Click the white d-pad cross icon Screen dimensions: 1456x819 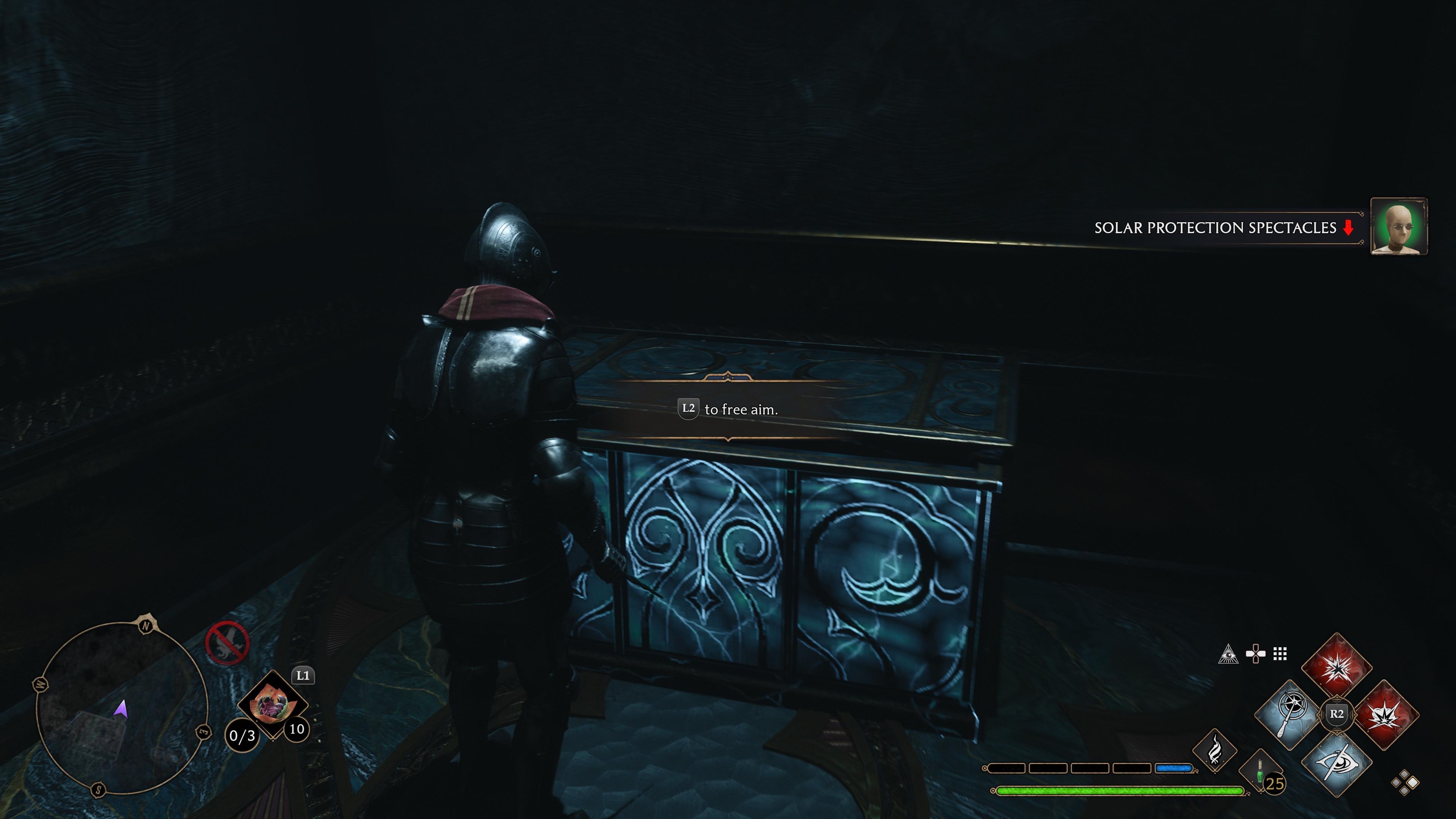pyautogui.click(x=1255, y=654)
